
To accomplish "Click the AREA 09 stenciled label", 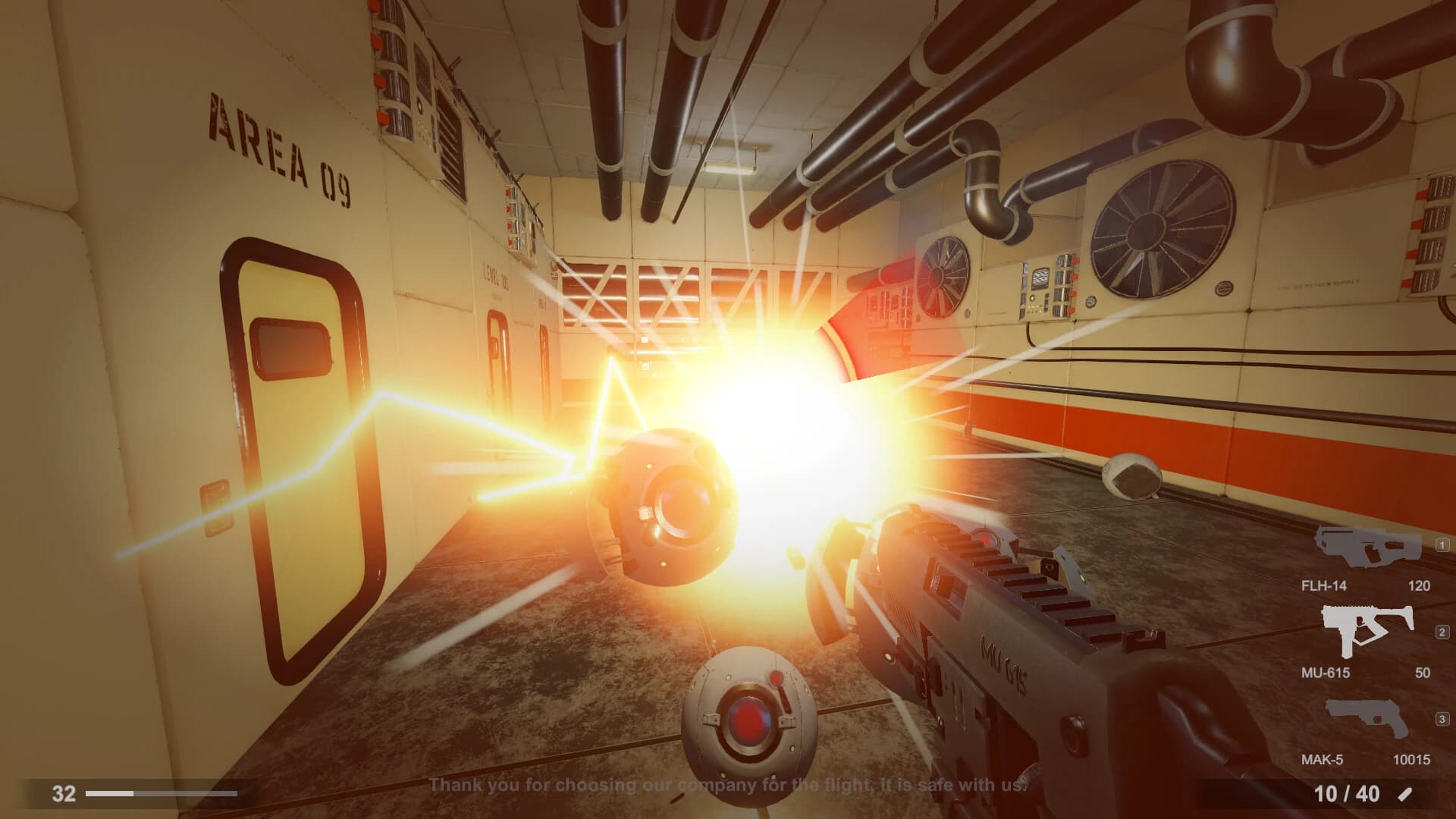I will [279, 144].
